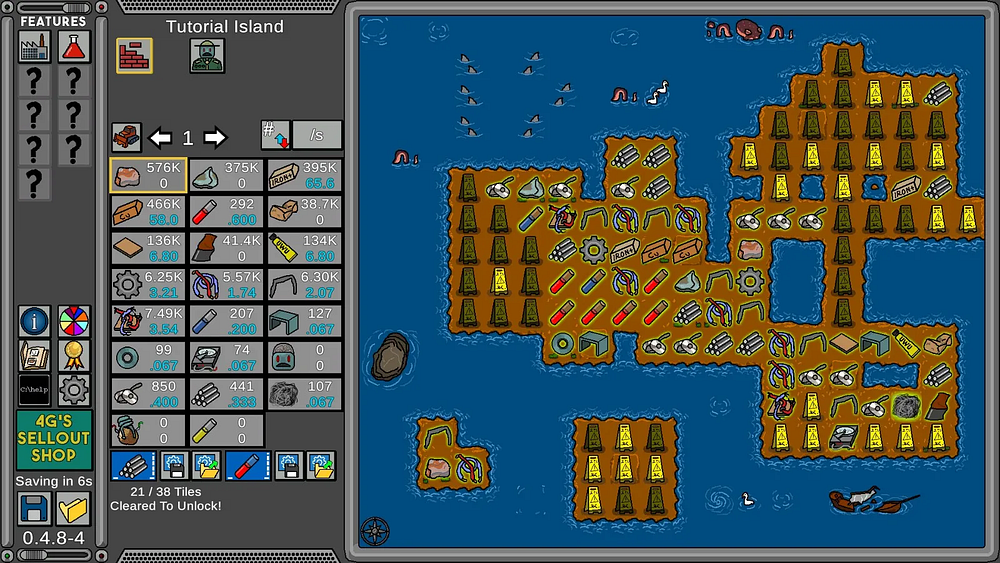Screen dimensions: 1000x563
Task: Open the gold ribbon achievements
Action: 73,355
